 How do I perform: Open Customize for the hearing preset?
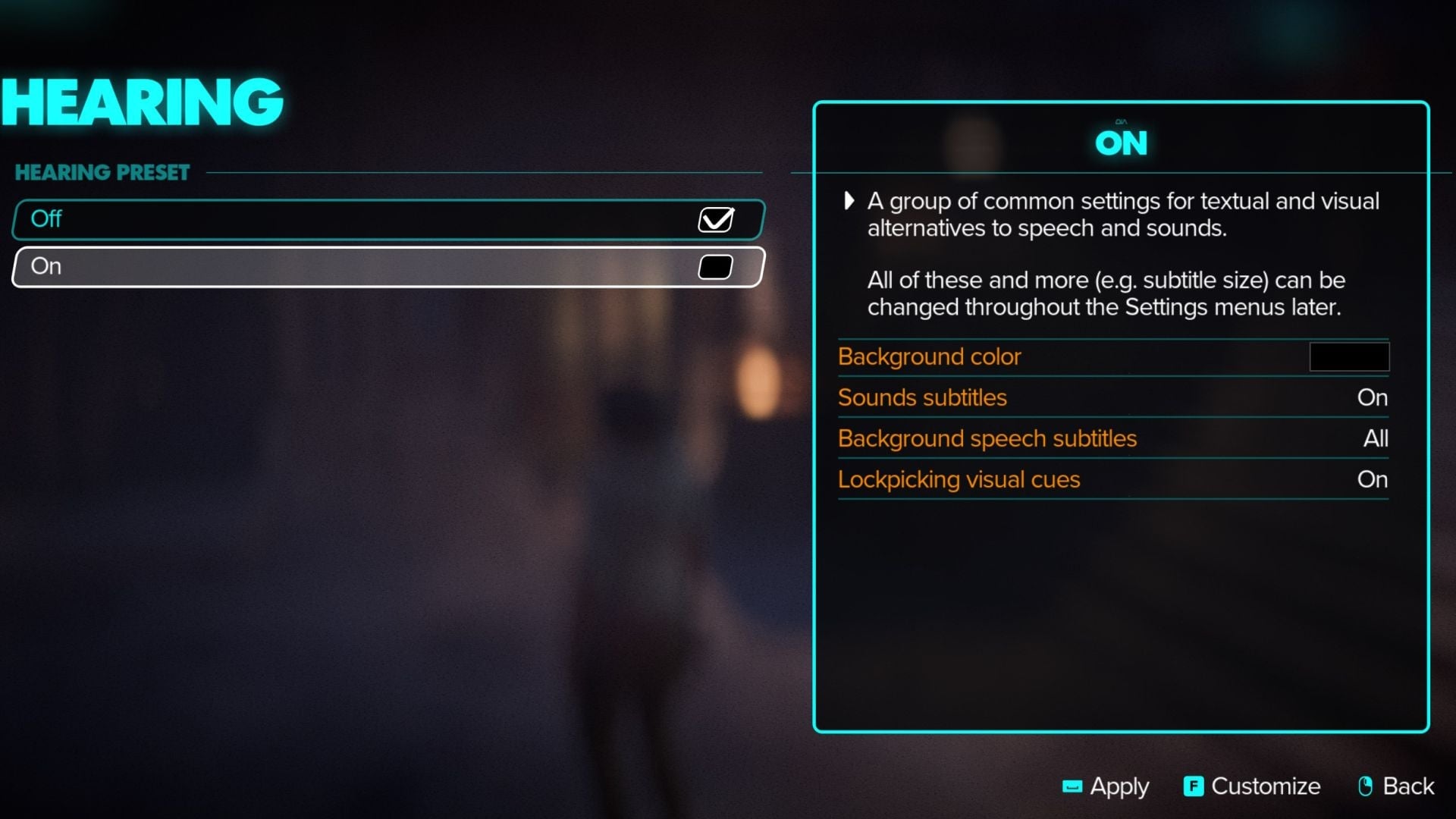click(x=1263, y=787)
